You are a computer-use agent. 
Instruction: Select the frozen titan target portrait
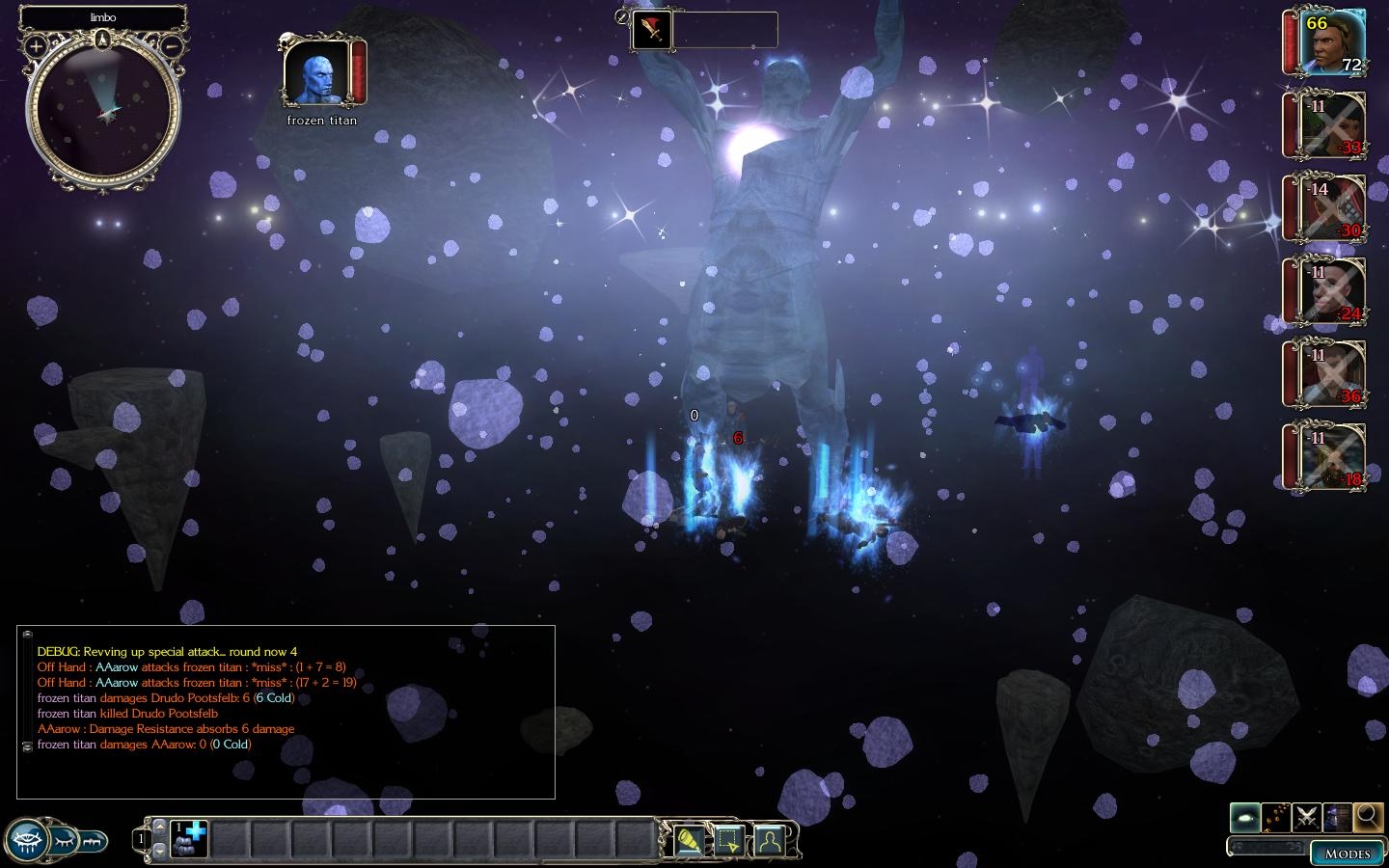pyautogui.click(x=316, y=74)
